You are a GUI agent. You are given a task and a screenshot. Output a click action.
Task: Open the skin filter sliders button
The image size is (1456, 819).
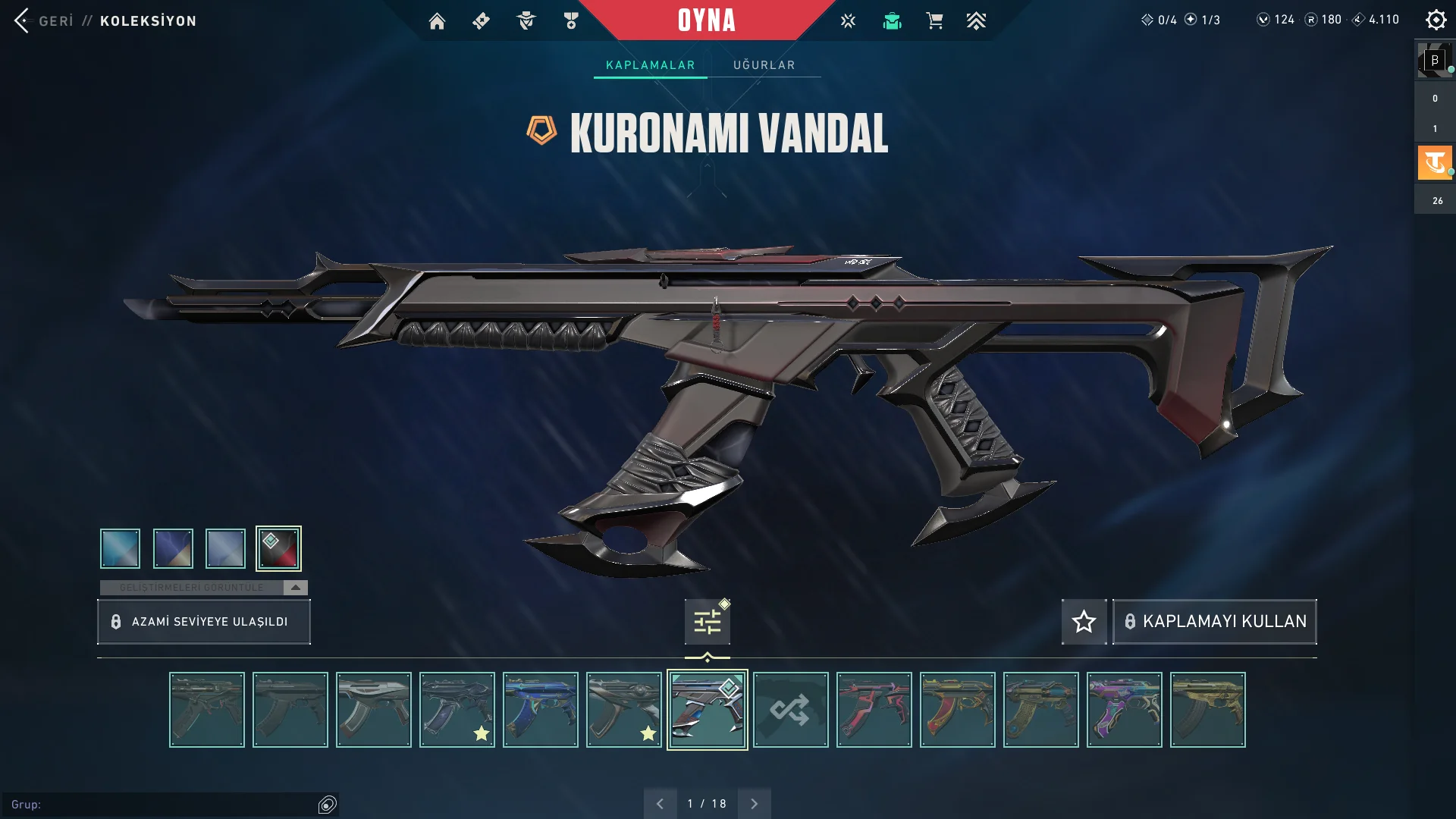click(x=707, y=623)
